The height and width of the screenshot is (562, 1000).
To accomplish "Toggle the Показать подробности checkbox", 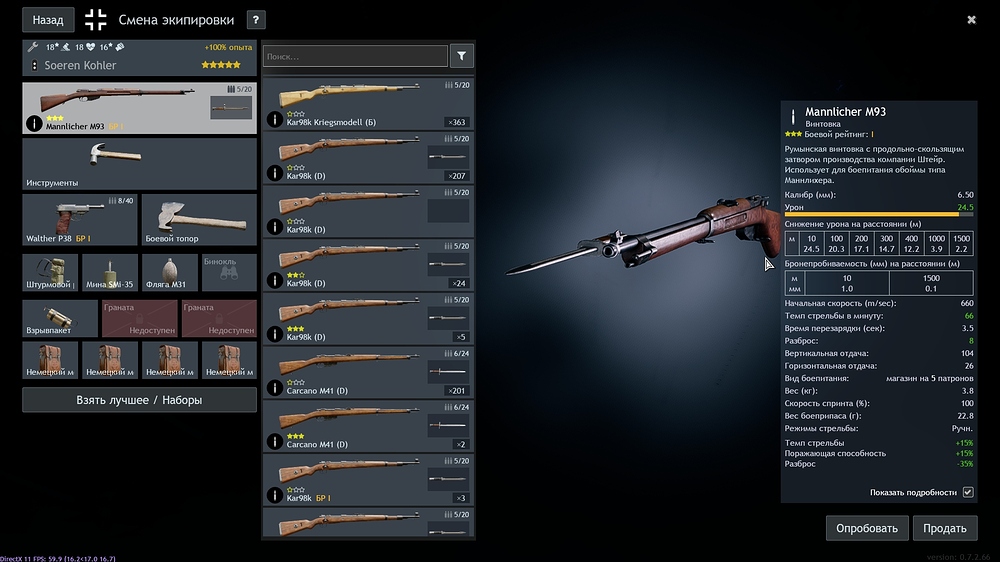I will [967, 492].
